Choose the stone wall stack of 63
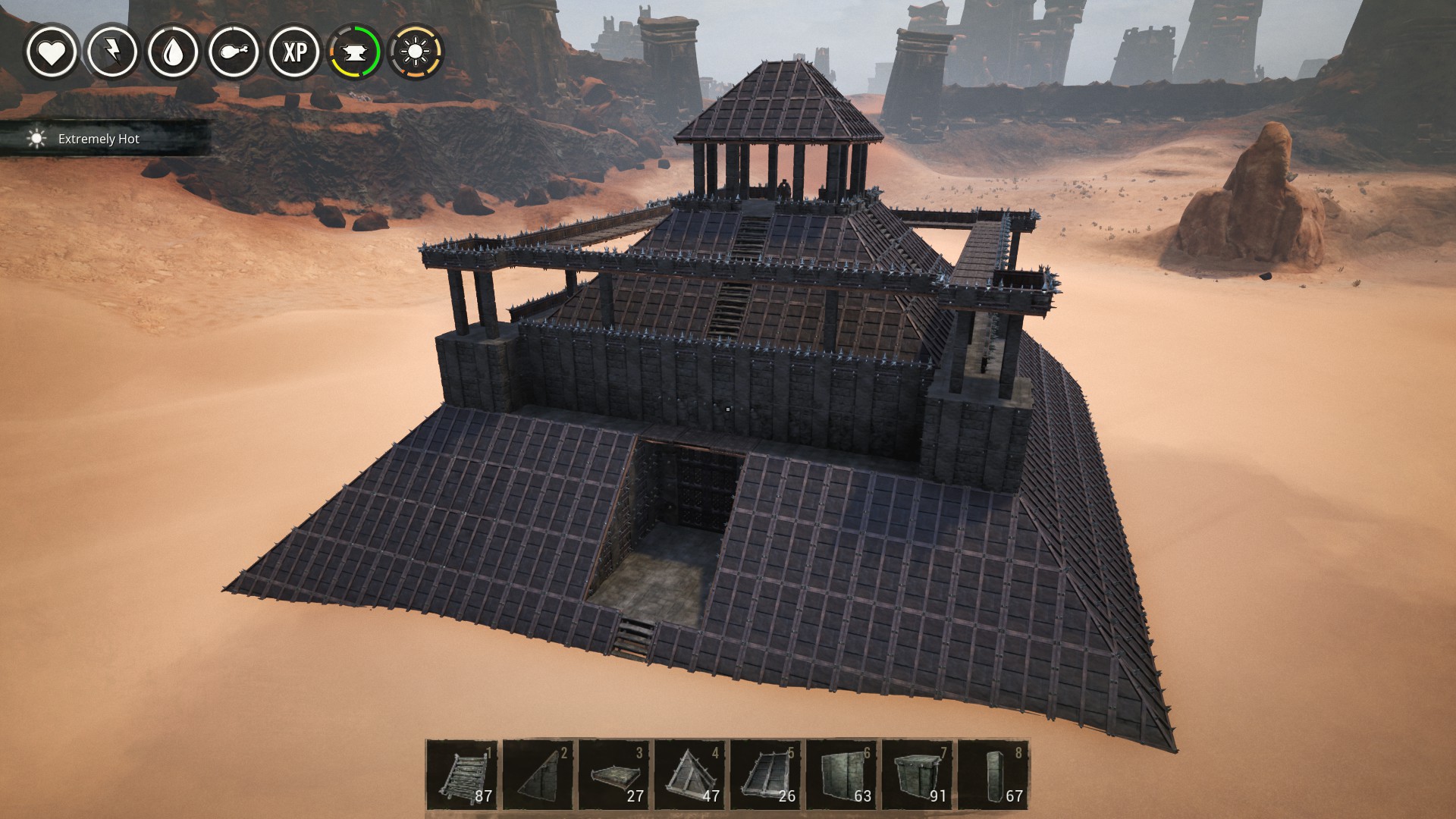 (842, 775)
